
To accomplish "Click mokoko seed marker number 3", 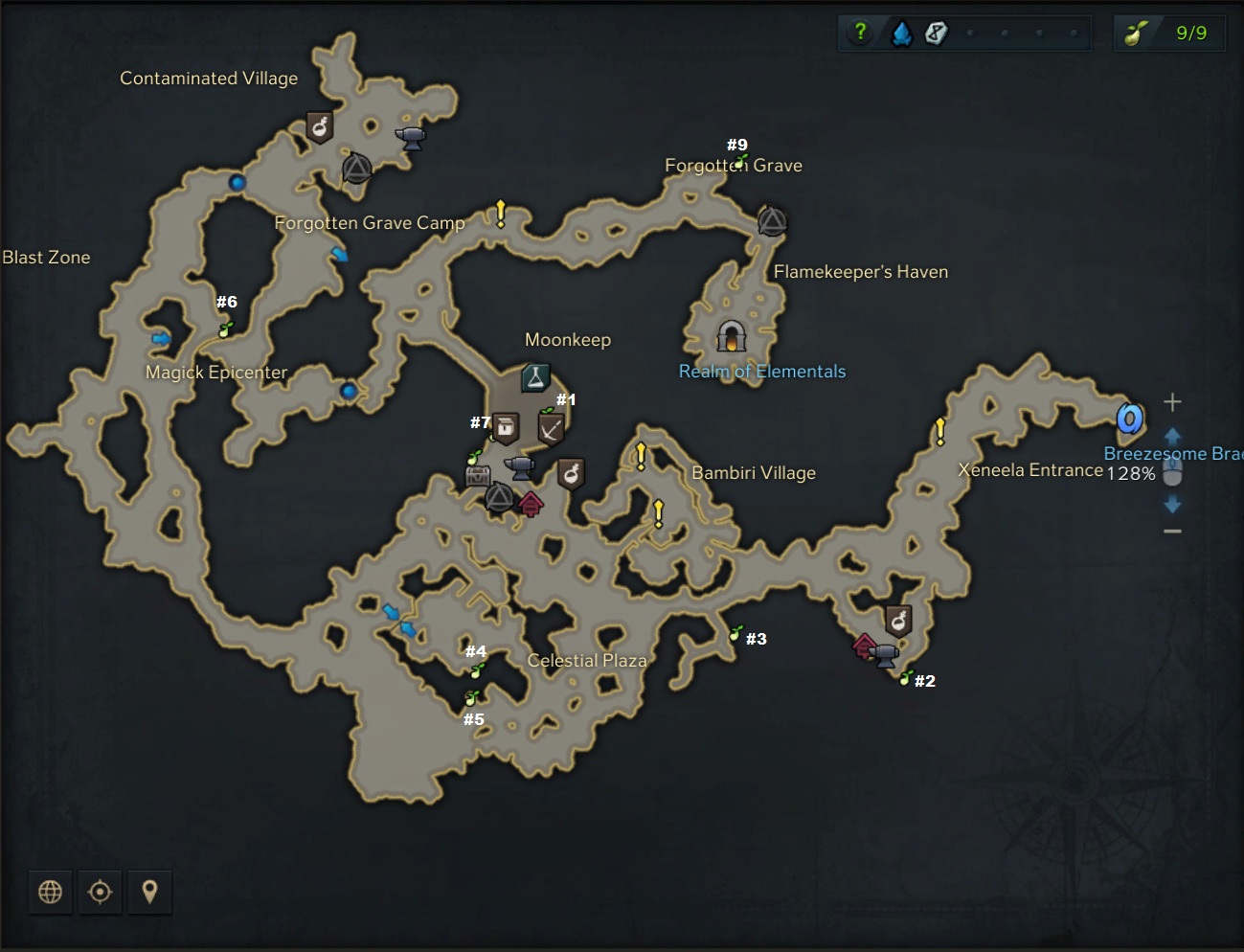I will pyautogui.click(x=735, y=633).
